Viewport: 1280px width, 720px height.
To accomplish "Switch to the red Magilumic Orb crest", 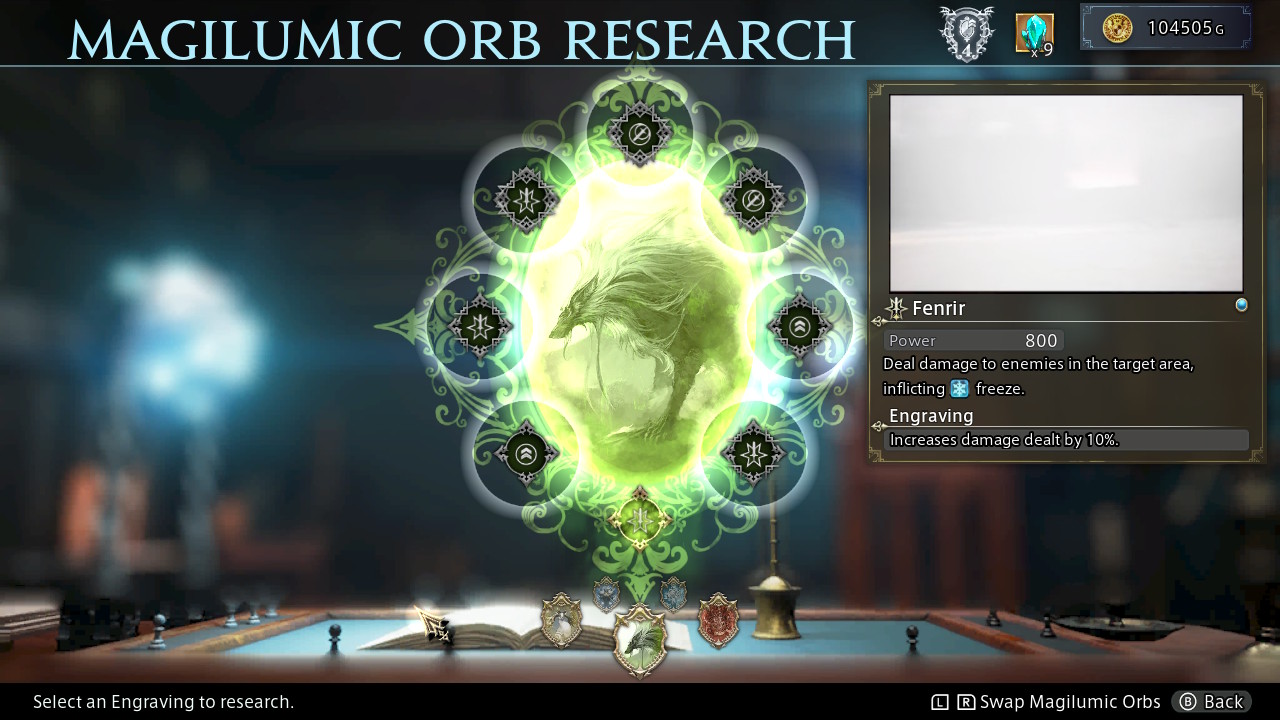I will click(718, 621).
